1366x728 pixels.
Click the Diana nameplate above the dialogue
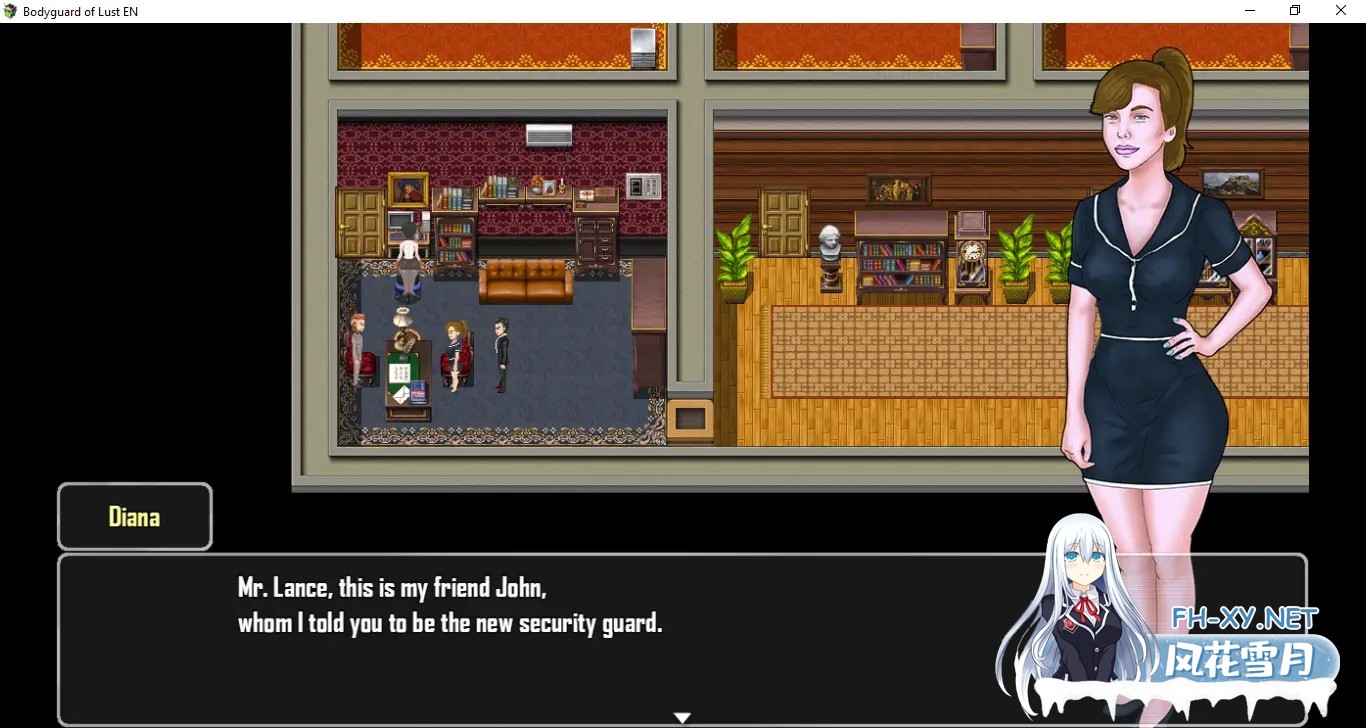click(134, 517)
